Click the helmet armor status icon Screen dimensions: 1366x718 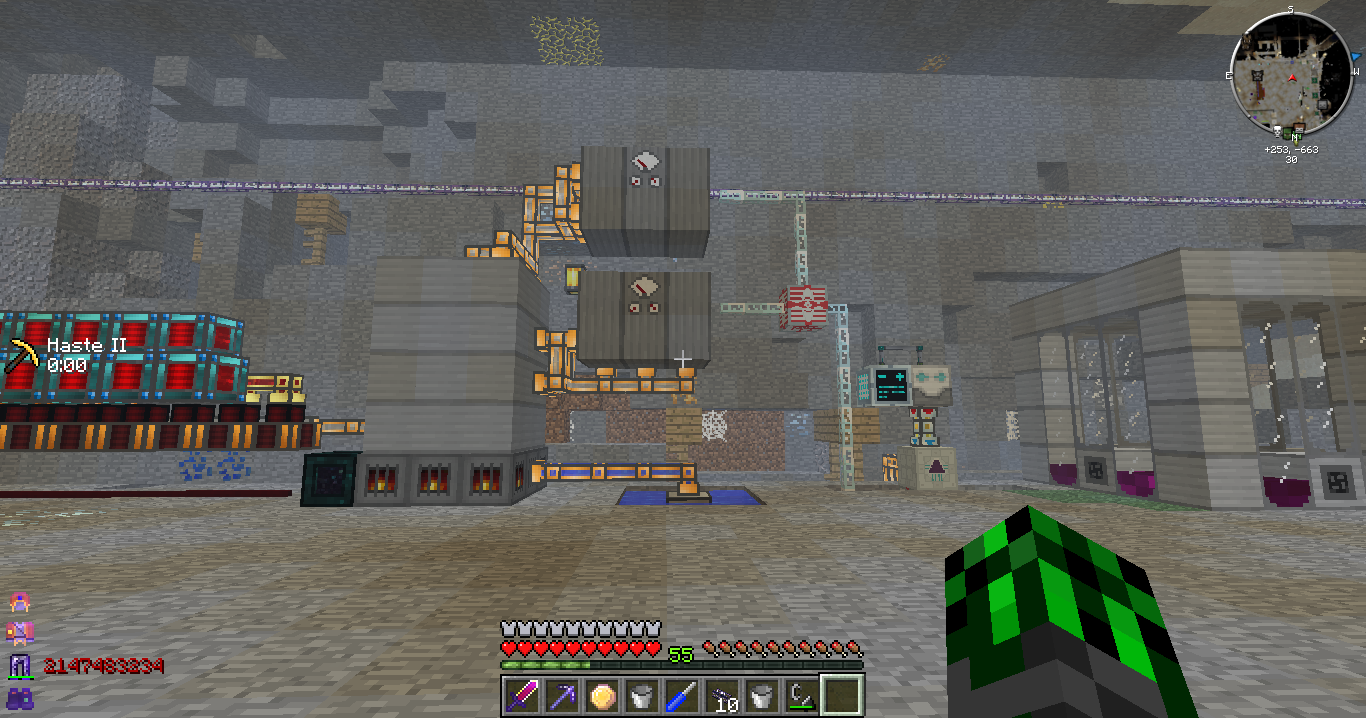click(x=18, y=602)
